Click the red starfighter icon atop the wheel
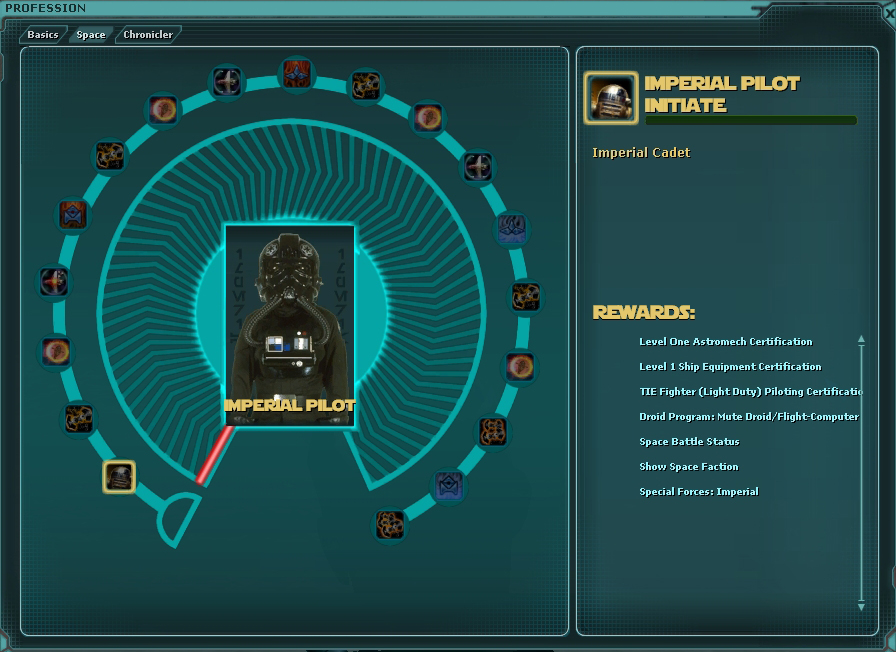Viewport: 896px width, 652px height. pyautogui.click(x=297, y=73)
